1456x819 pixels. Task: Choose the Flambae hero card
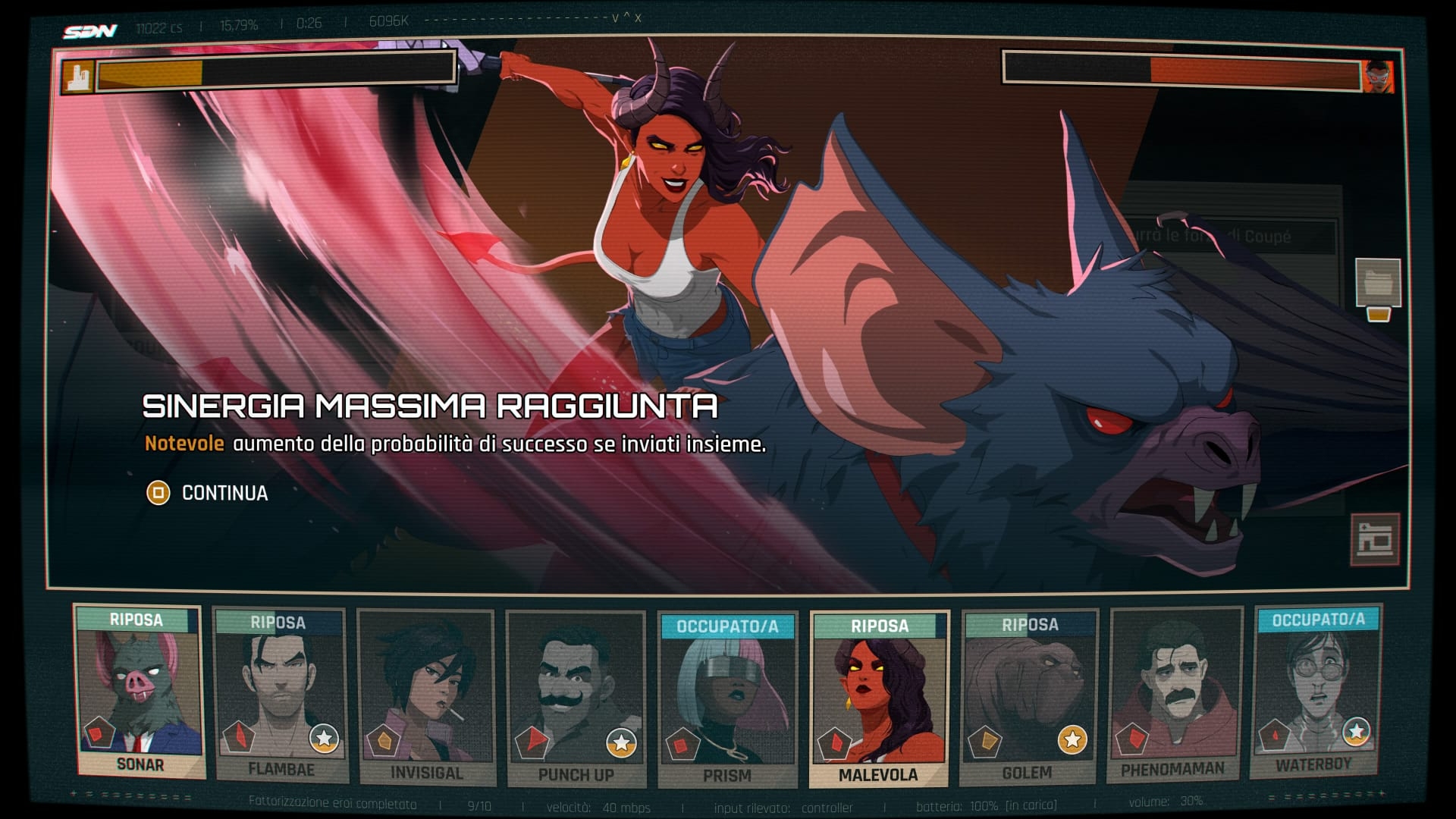[x=280, y=695]
